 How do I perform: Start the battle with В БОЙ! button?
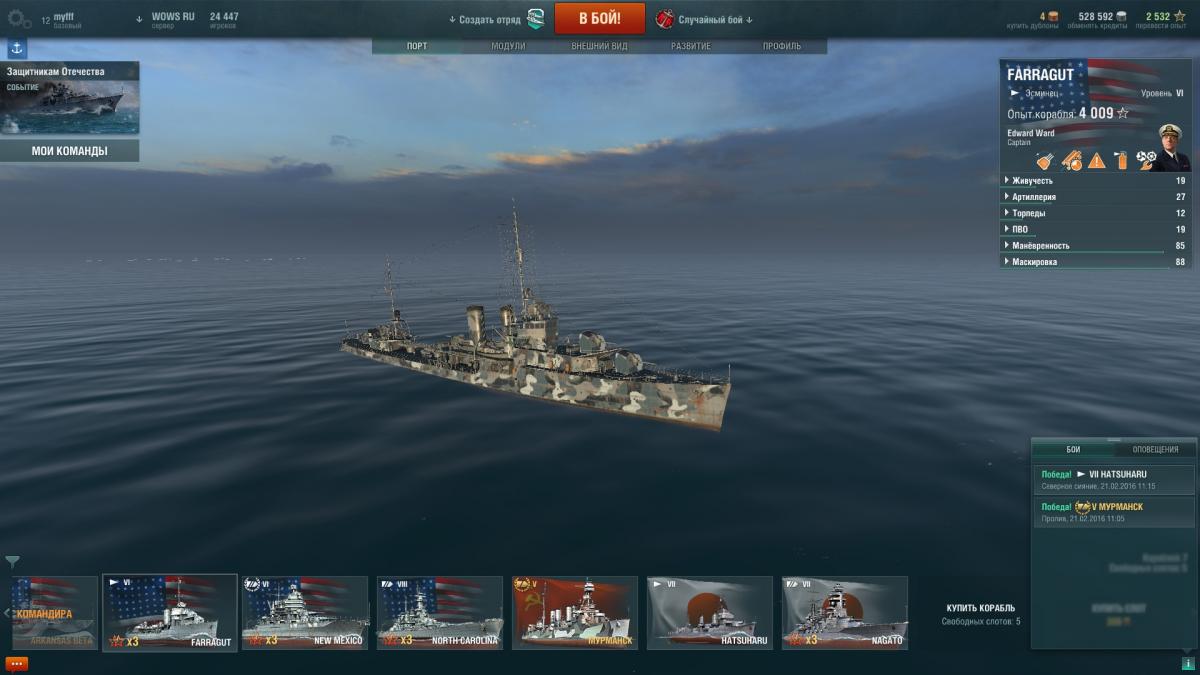click(599, 18)
